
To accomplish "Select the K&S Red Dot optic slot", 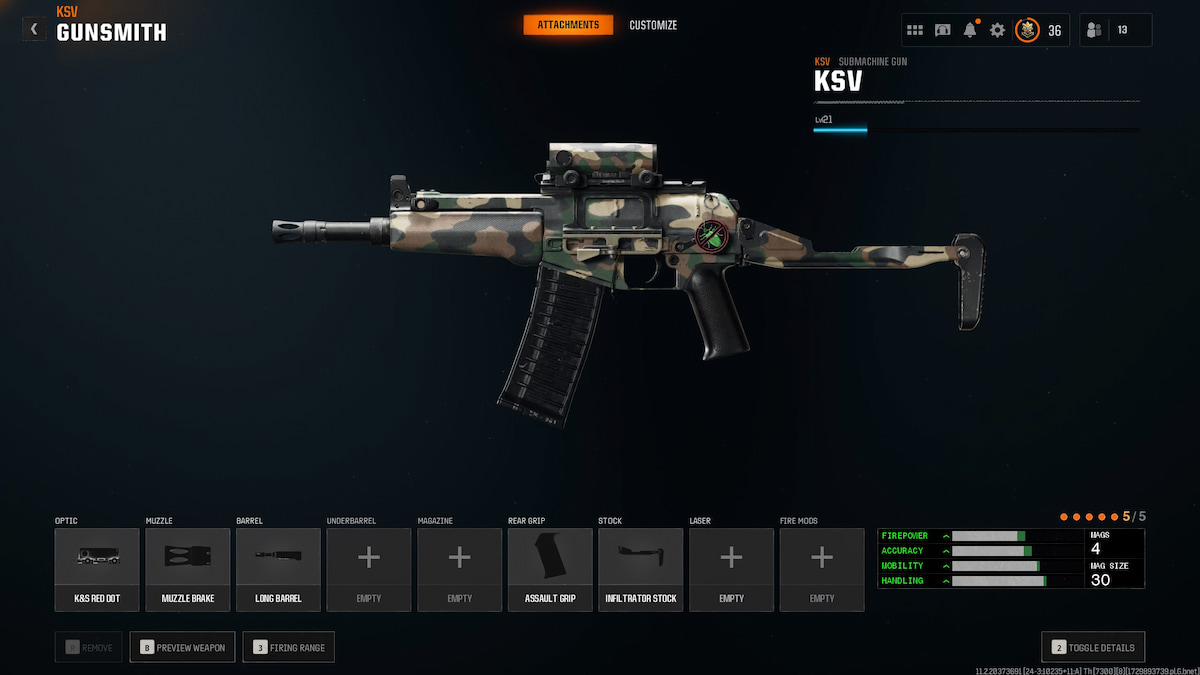I will click(x=97, y=569).
